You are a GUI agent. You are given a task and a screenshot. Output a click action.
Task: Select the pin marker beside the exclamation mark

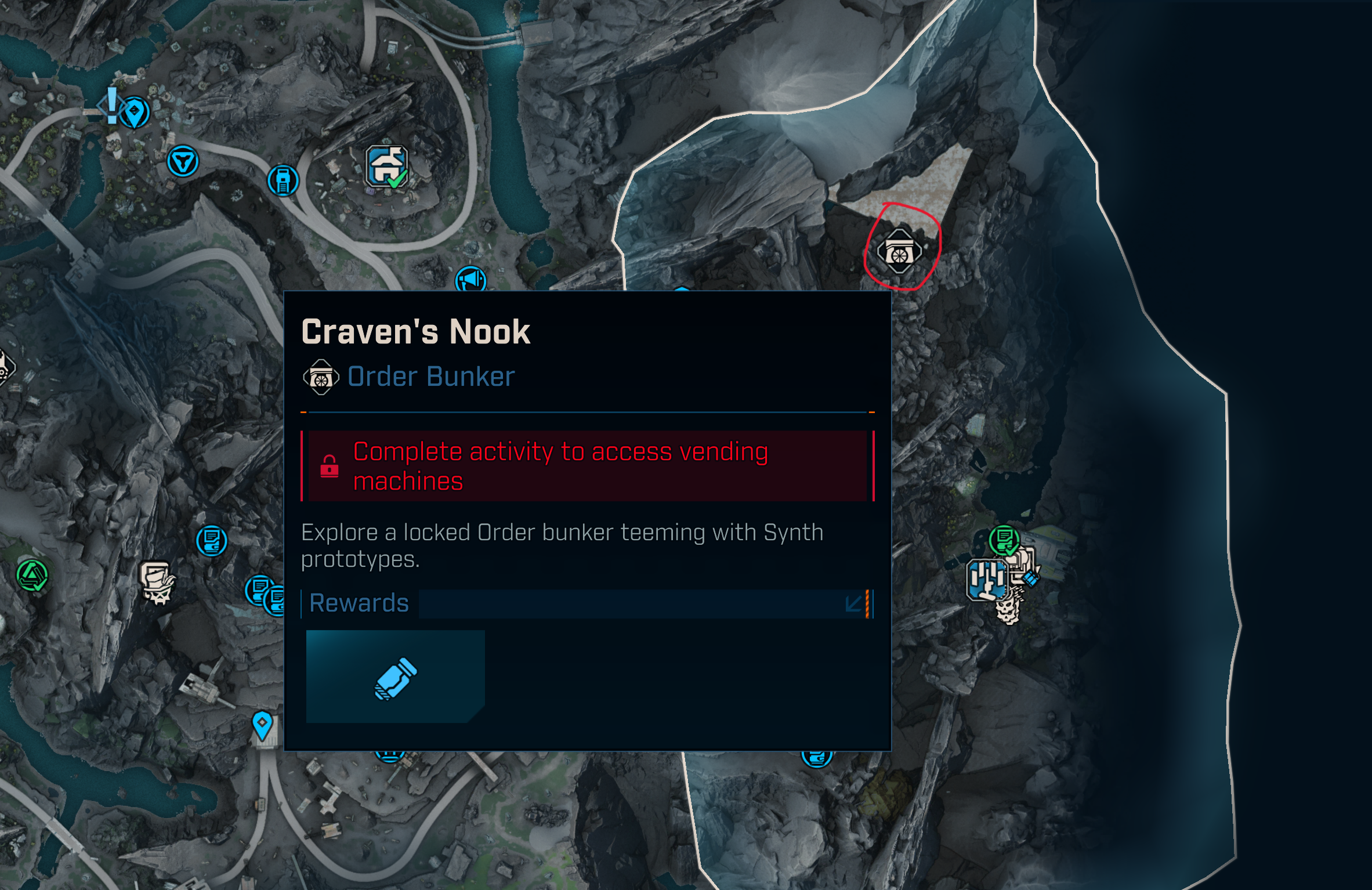[135, 112]
